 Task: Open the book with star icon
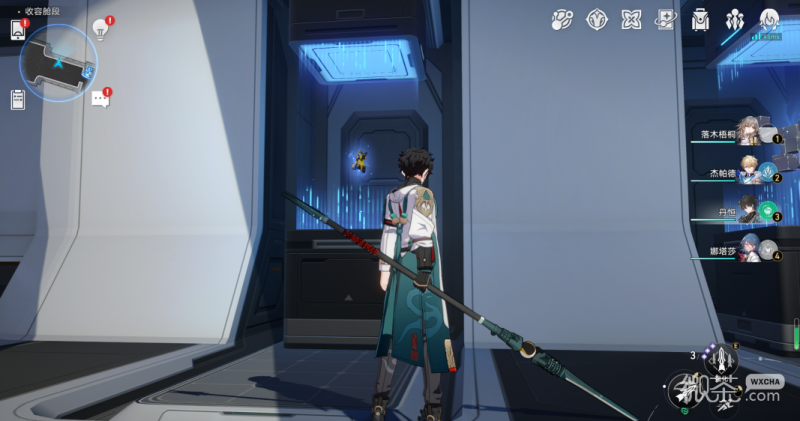(x=665, y=19)
